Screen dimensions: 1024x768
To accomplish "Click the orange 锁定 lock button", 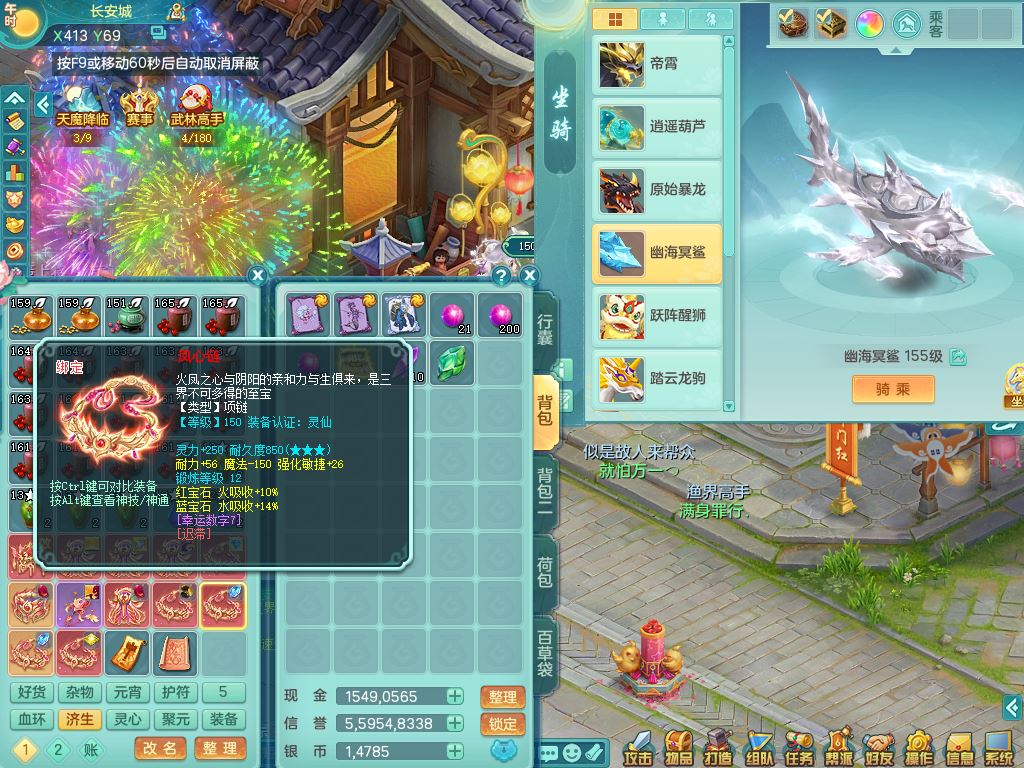I will click(x=502, y=724).
